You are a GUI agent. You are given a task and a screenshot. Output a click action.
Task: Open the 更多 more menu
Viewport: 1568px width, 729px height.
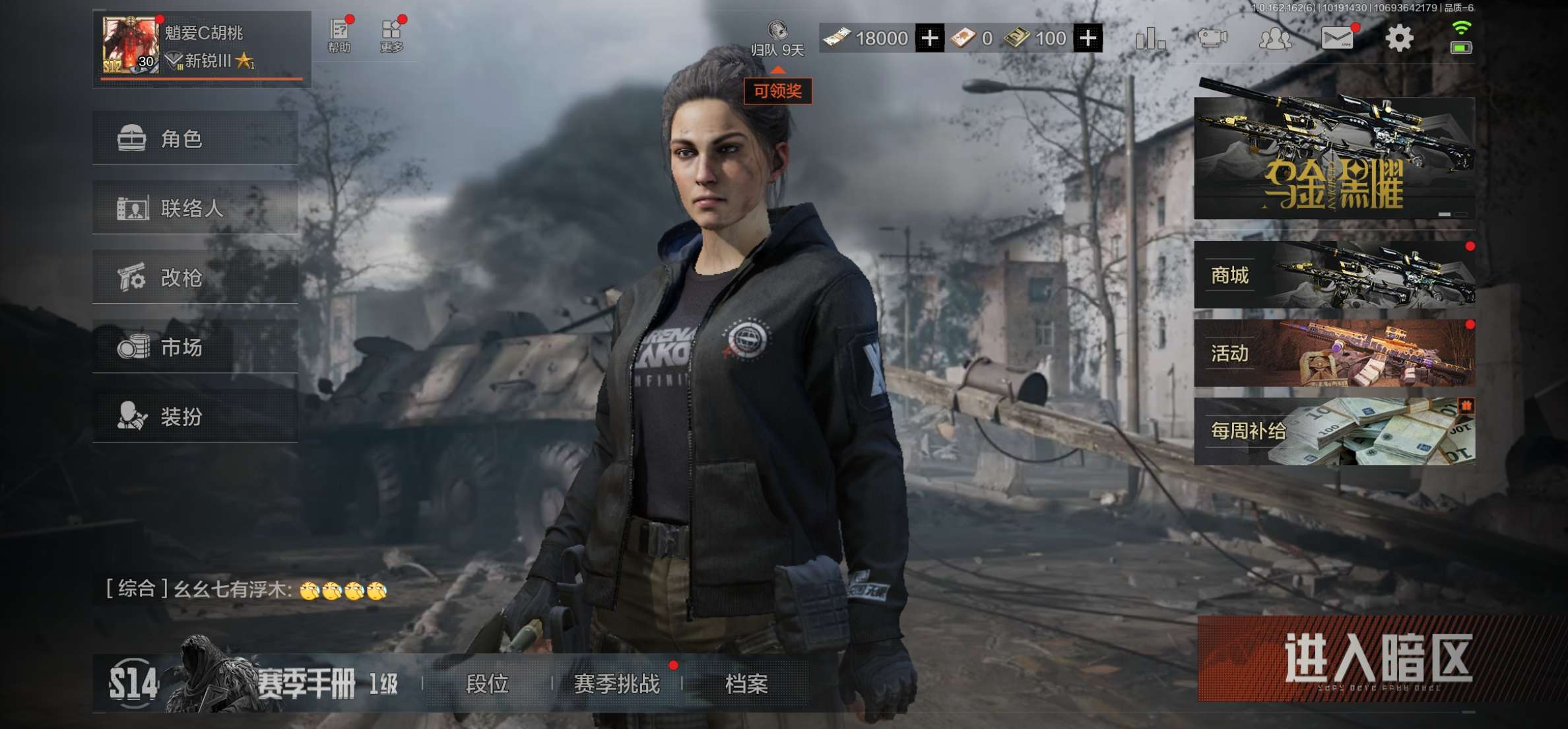[392, 36]
